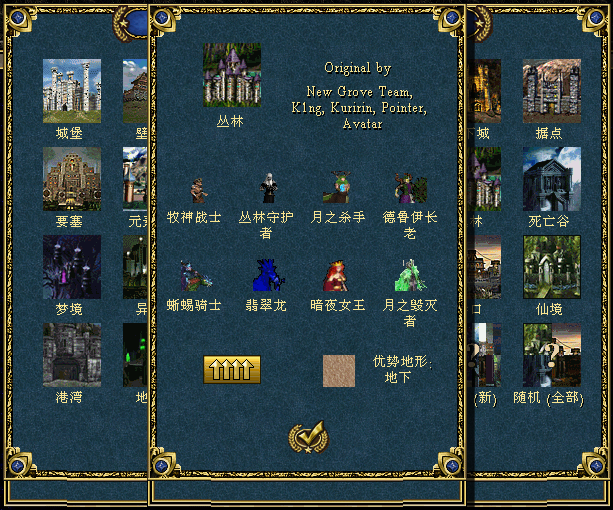Click the gold upgrade arrows button
The image size is (613, 510).
232,370
